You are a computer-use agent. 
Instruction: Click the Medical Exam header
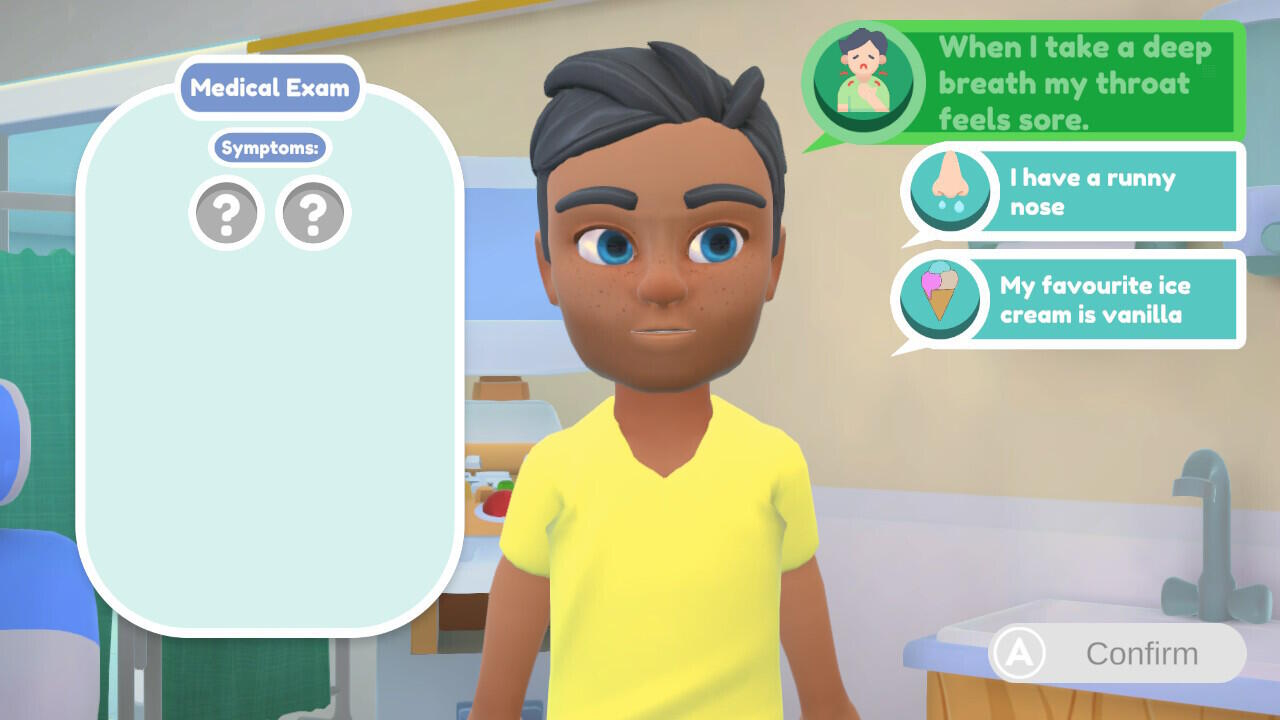coord(268,88)
